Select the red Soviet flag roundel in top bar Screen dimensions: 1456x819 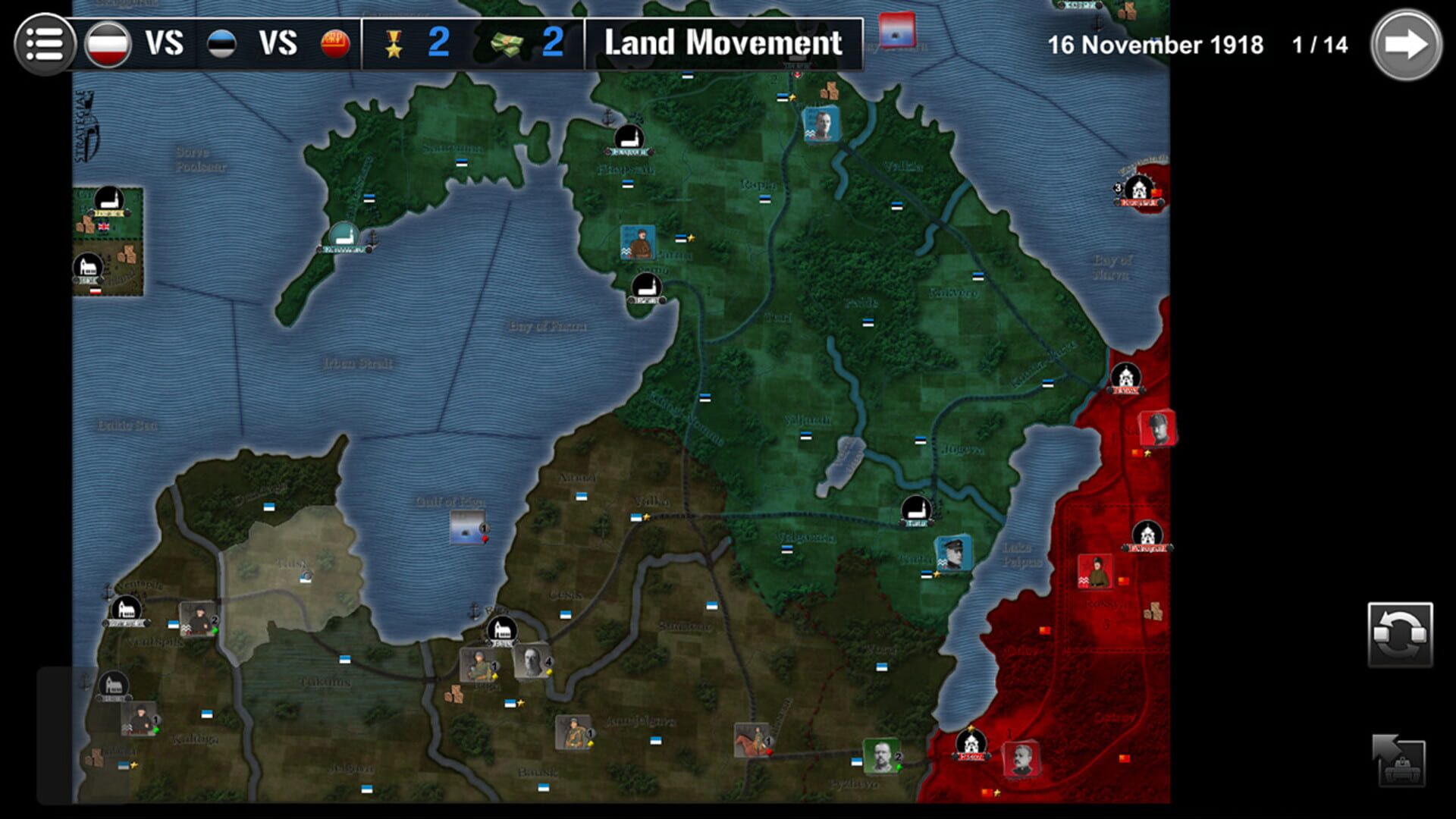coord(335,44)
